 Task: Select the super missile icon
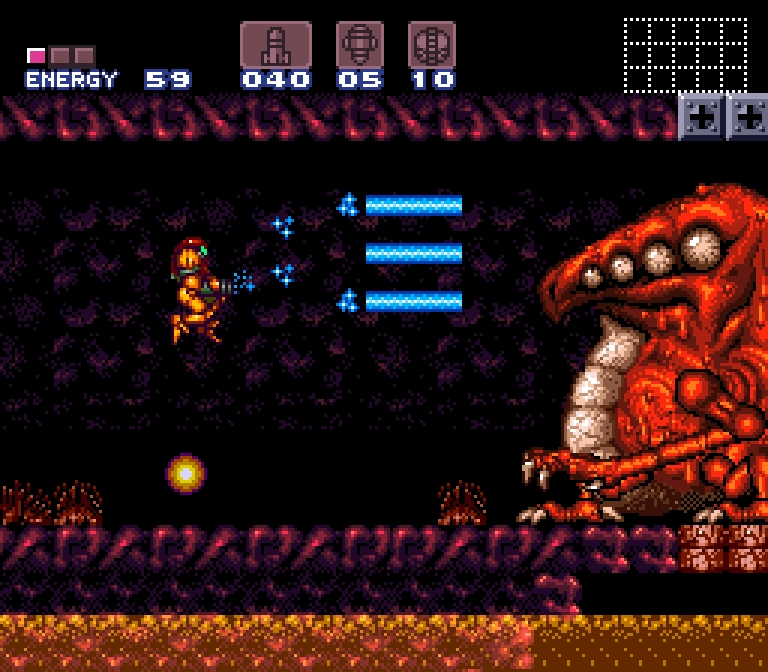coord(359,45)
